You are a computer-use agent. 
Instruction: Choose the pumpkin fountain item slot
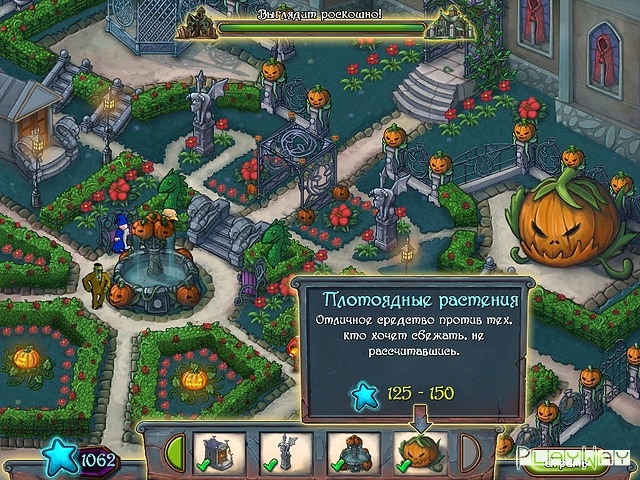tap(352, 453)
